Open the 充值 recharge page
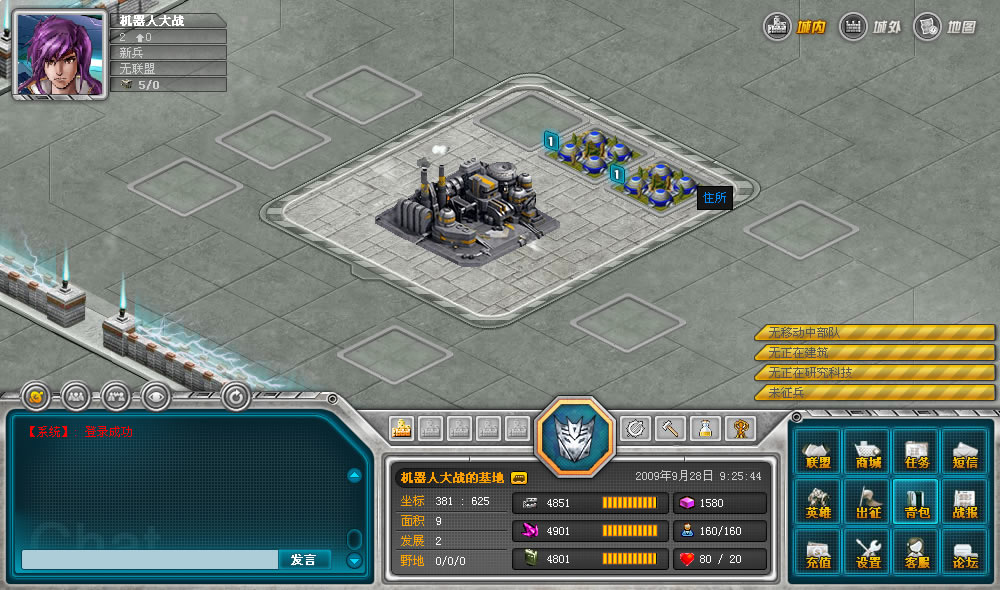 pos(818,552)
